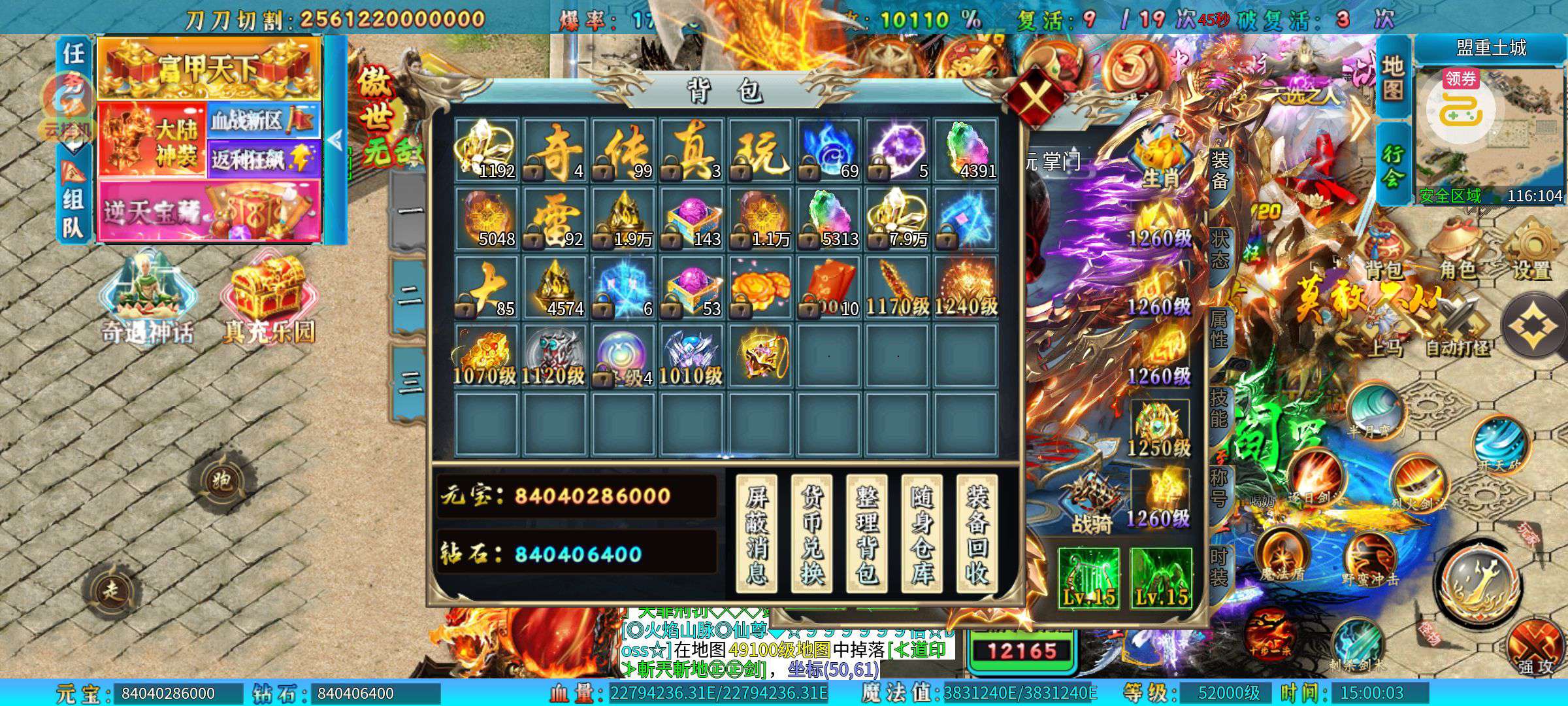Switch to the 状态 status tab
The image size is (1568, 706).
(x=1219, y=248)
